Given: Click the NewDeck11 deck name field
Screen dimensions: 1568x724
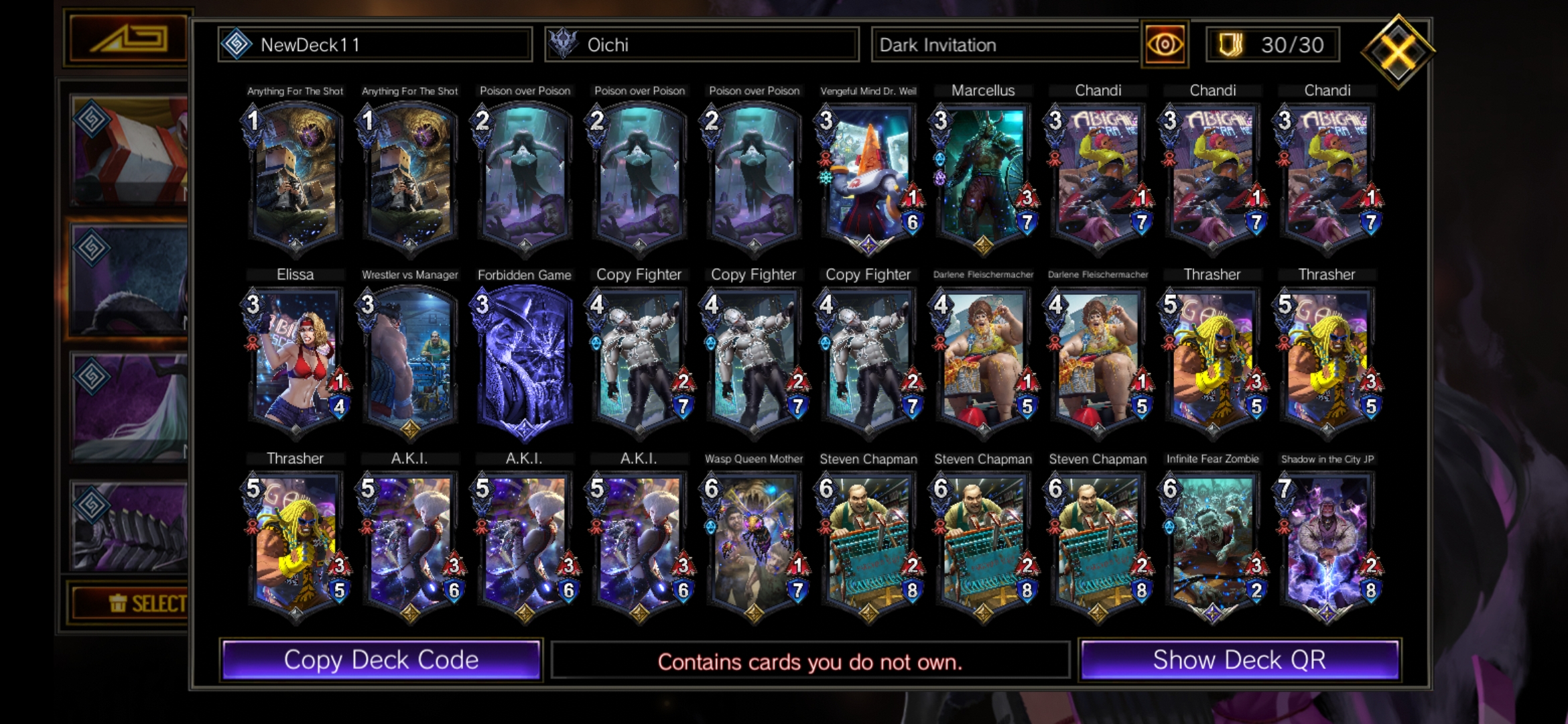Looking at the screenshot, I should tap(375, 45).
